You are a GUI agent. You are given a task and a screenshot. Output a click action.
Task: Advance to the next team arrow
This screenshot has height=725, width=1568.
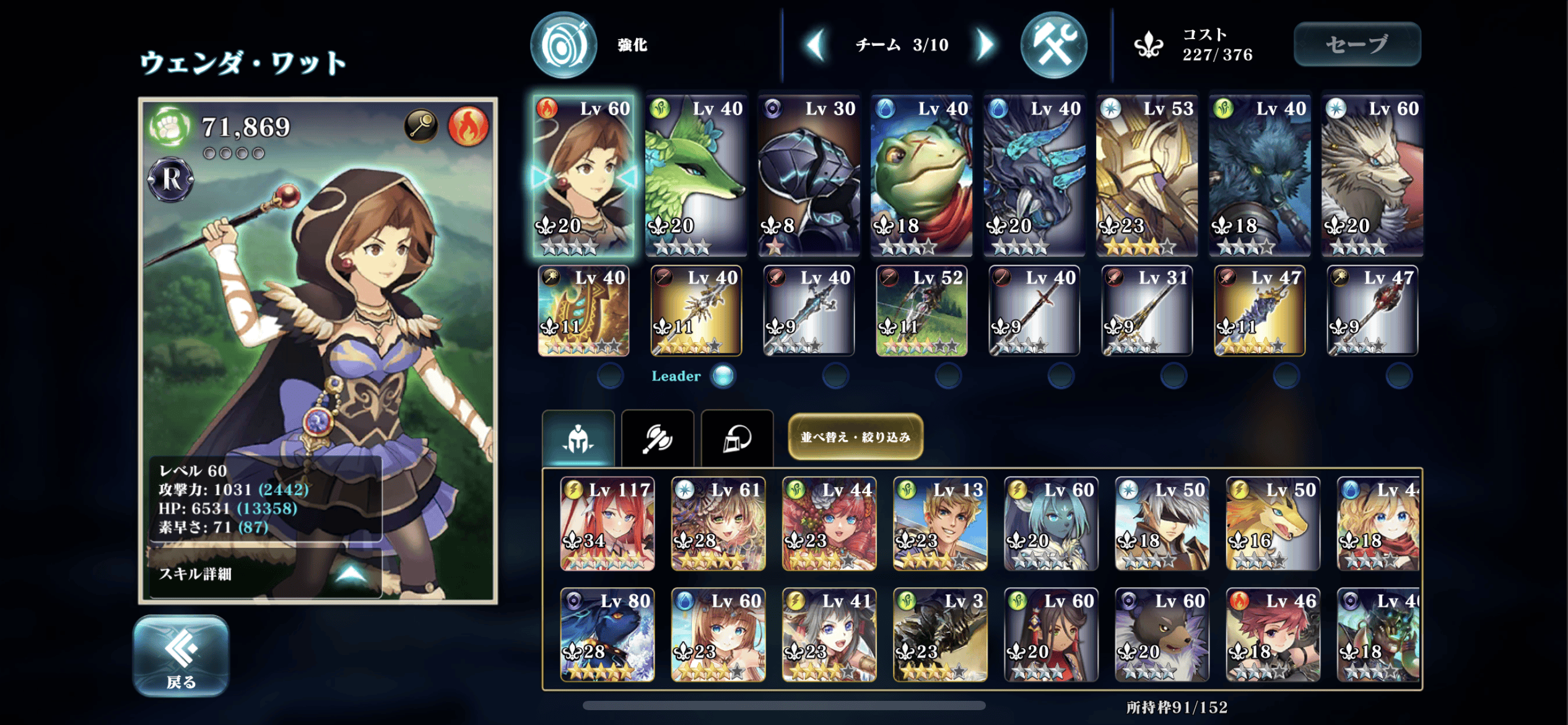click(x=985, y=45)
